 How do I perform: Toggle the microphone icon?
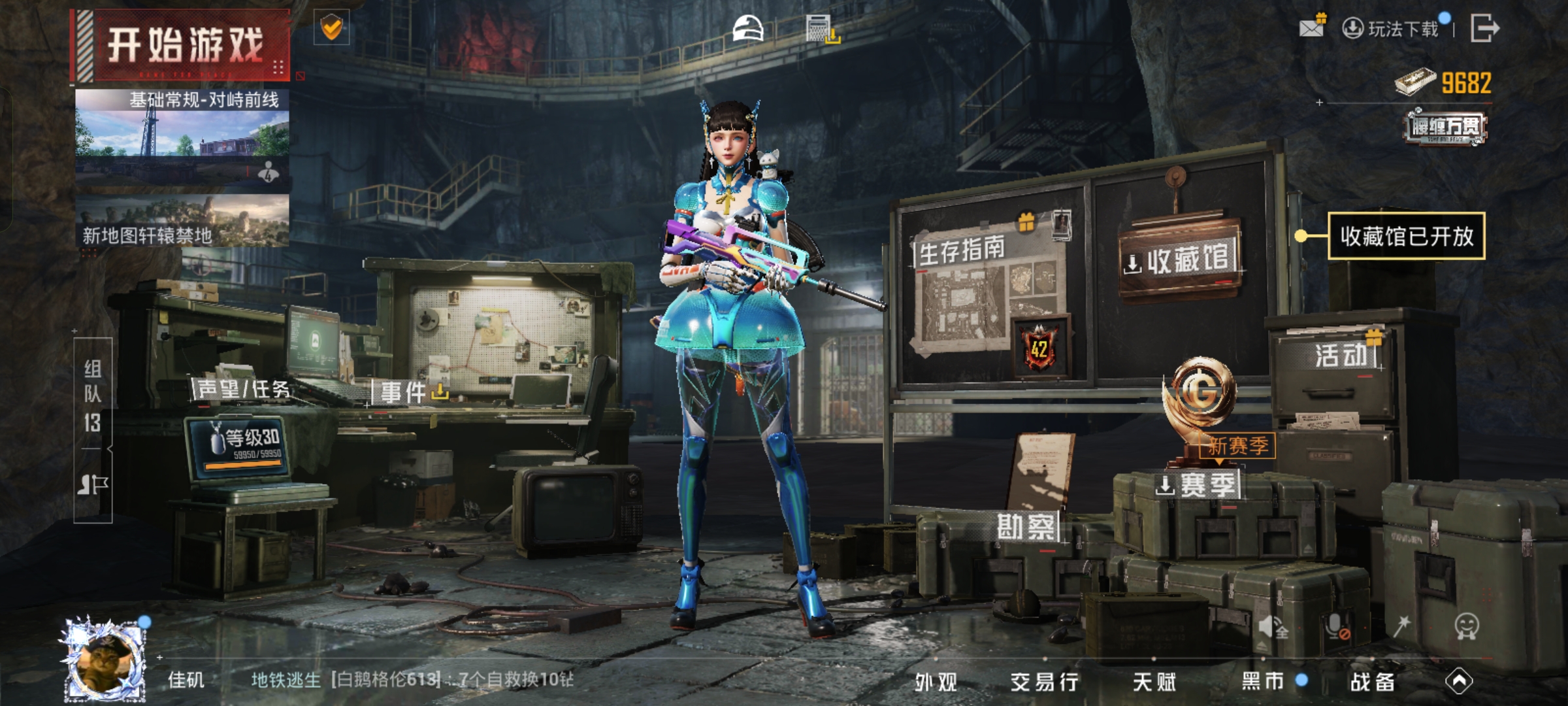click(1337, 626)
